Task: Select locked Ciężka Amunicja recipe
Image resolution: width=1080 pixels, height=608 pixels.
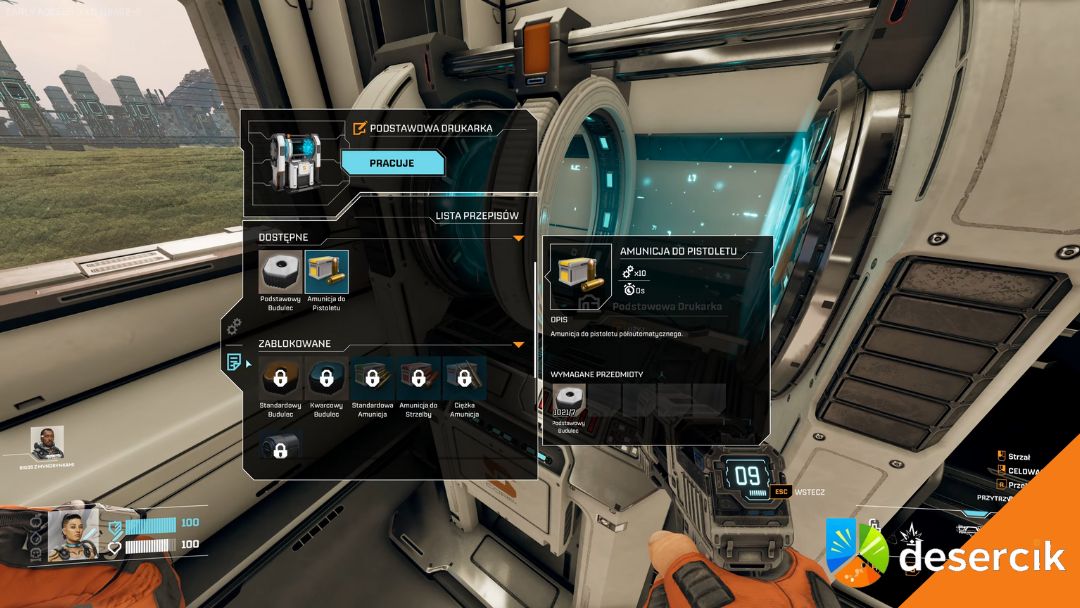Action: (464, 379)
